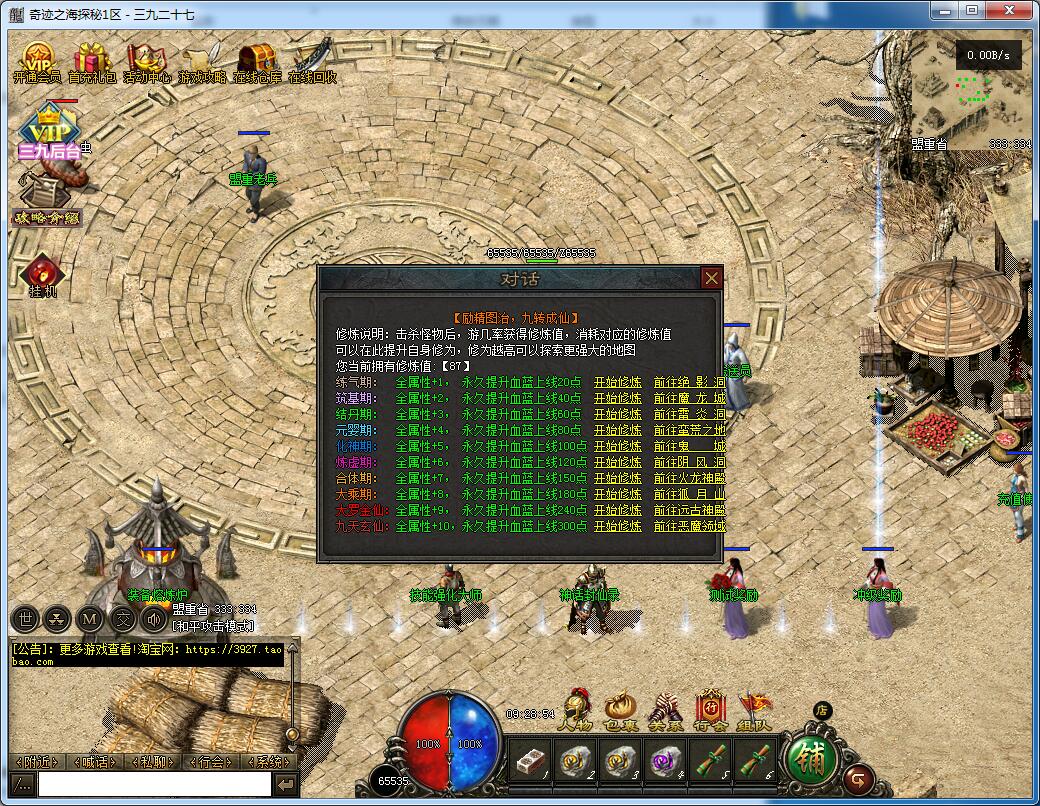Begin 开始修炼 on the 九天玄仙 row

pyautogui.click(x=617, y=526)
